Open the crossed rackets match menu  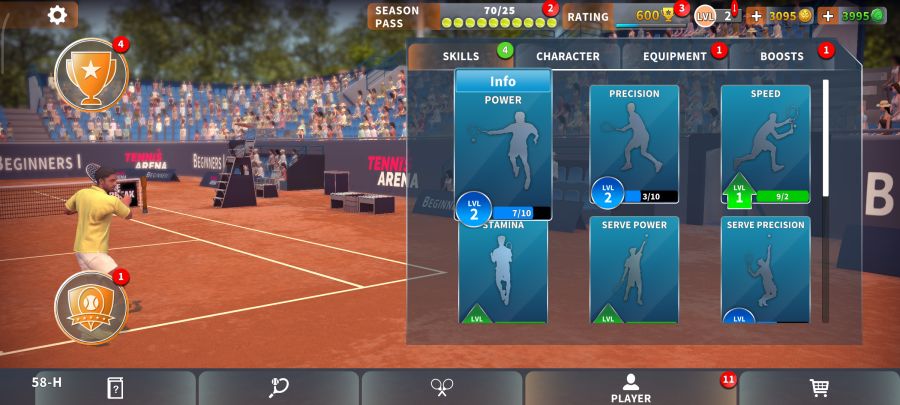tap(442, 388)
